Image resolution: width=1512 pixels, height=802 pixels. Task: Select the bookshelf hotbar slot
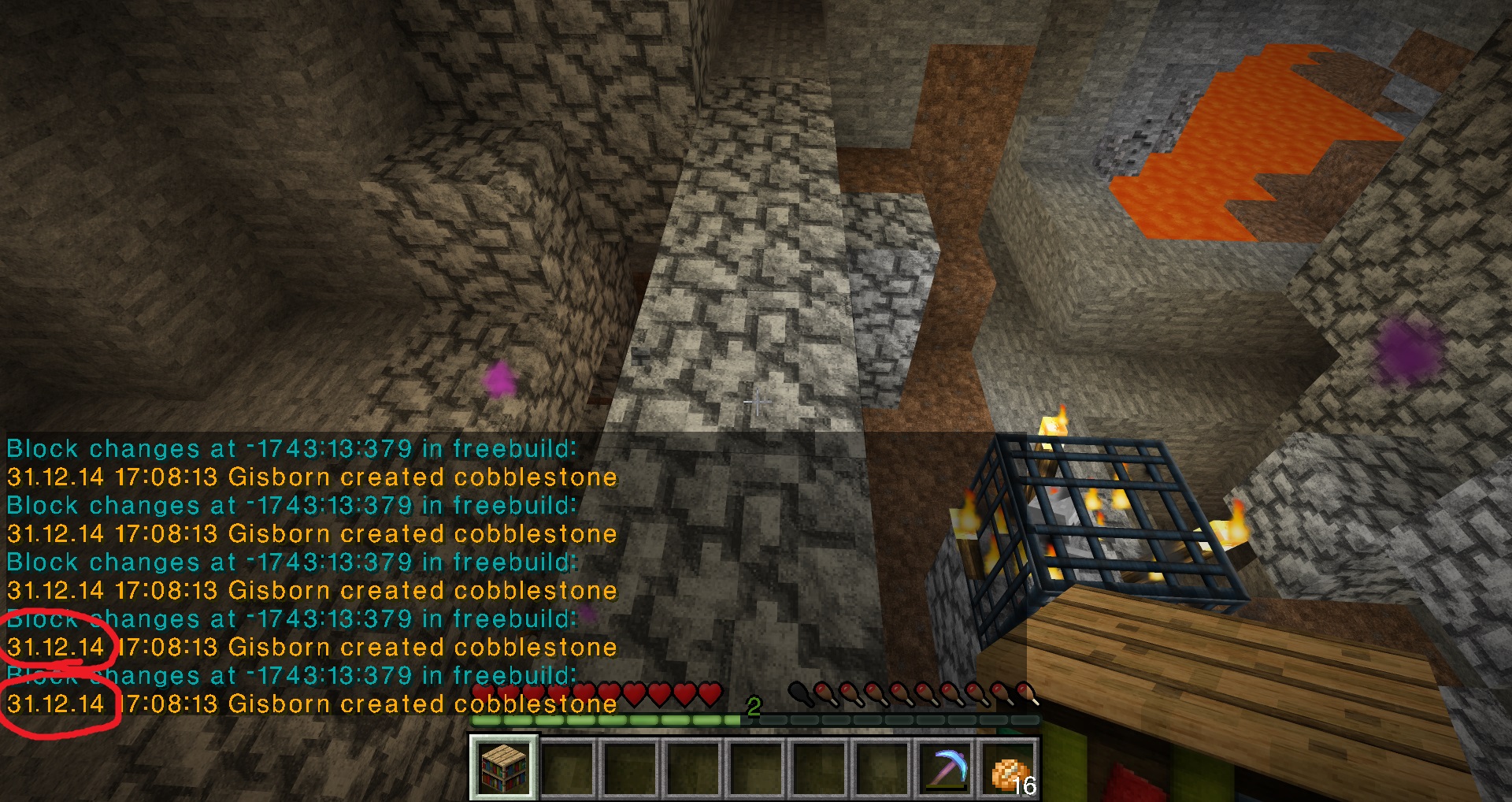pyautogui.click(x=504, y=767)
